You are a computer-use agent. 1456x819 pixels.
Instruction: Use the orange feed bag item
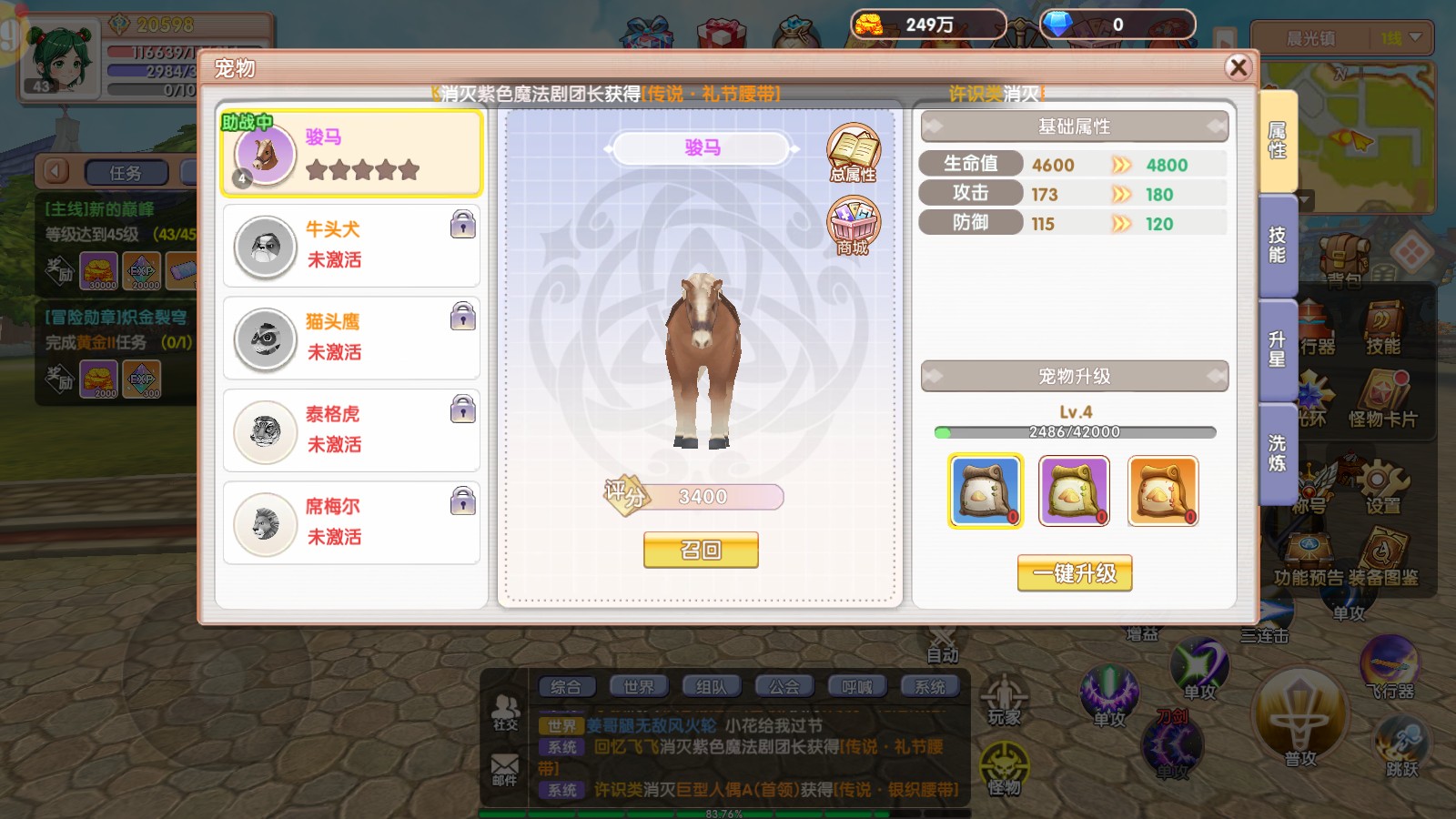click(1163, 491)
